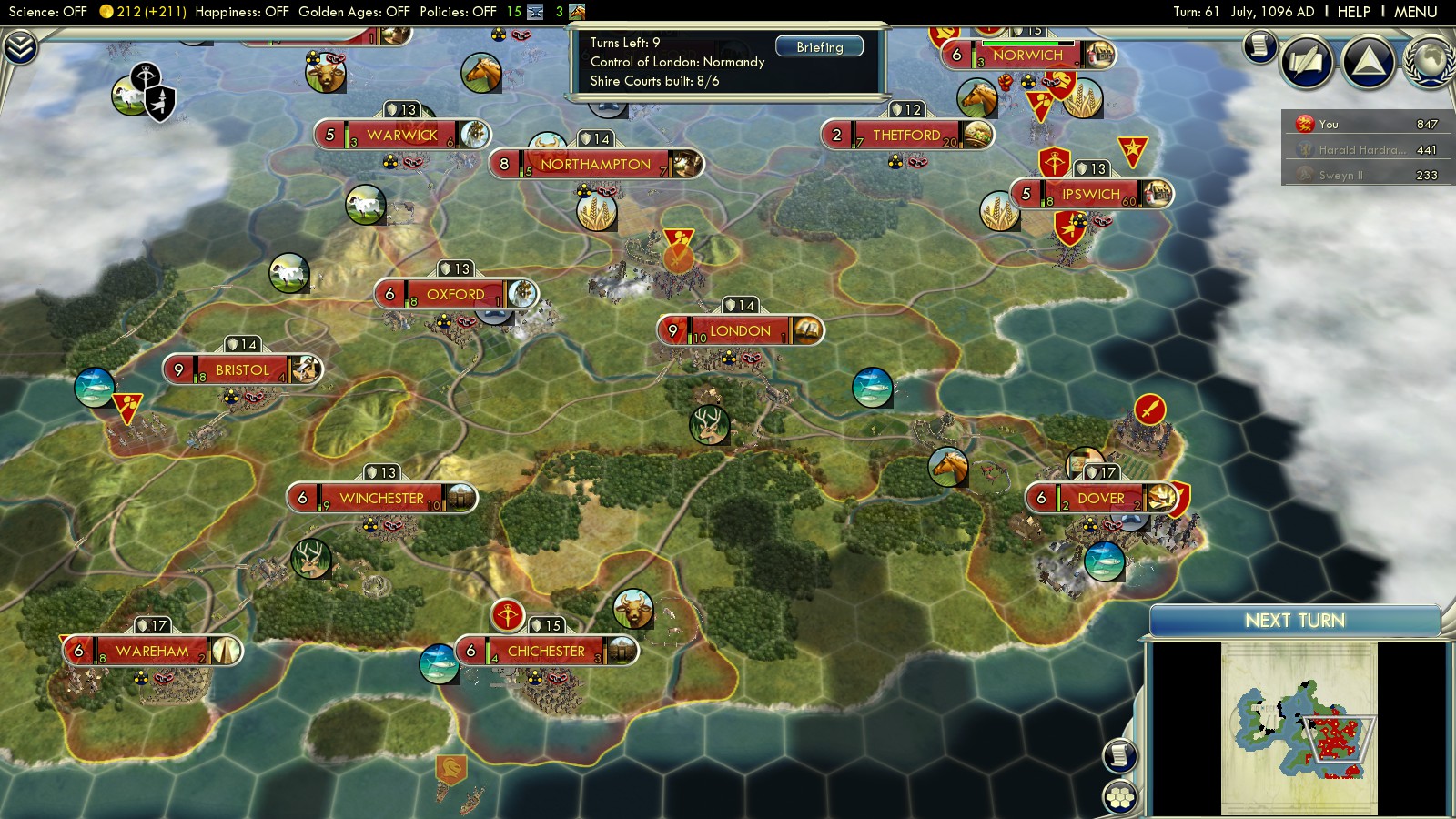Click the minimap to move the camera
The image size is (1456, 819).
pos(1299,728)
